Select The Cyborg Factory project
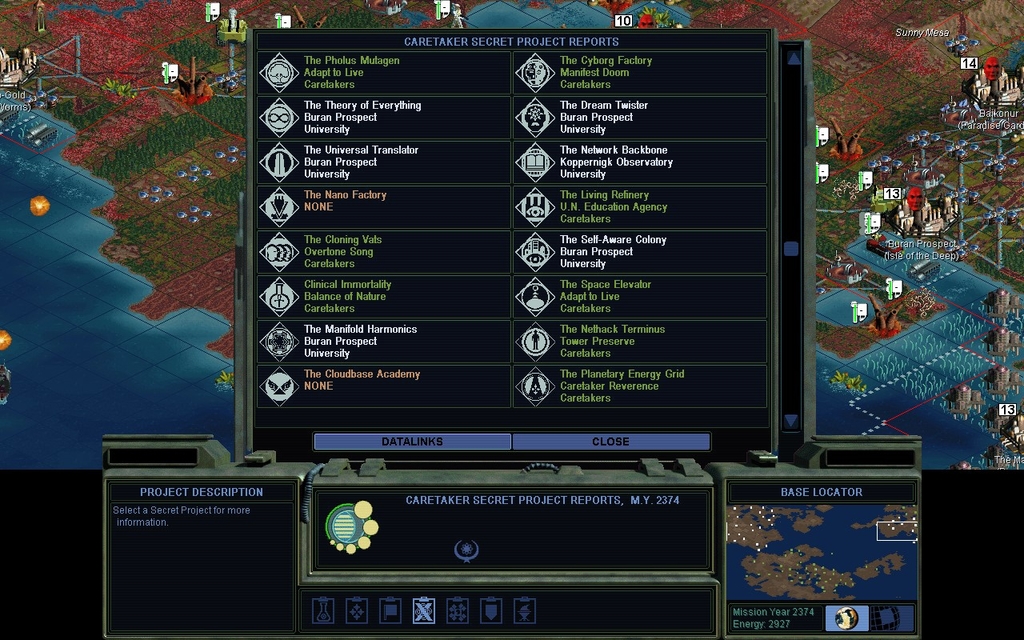This screenshot has height=640, width=1024. point(640,73)
